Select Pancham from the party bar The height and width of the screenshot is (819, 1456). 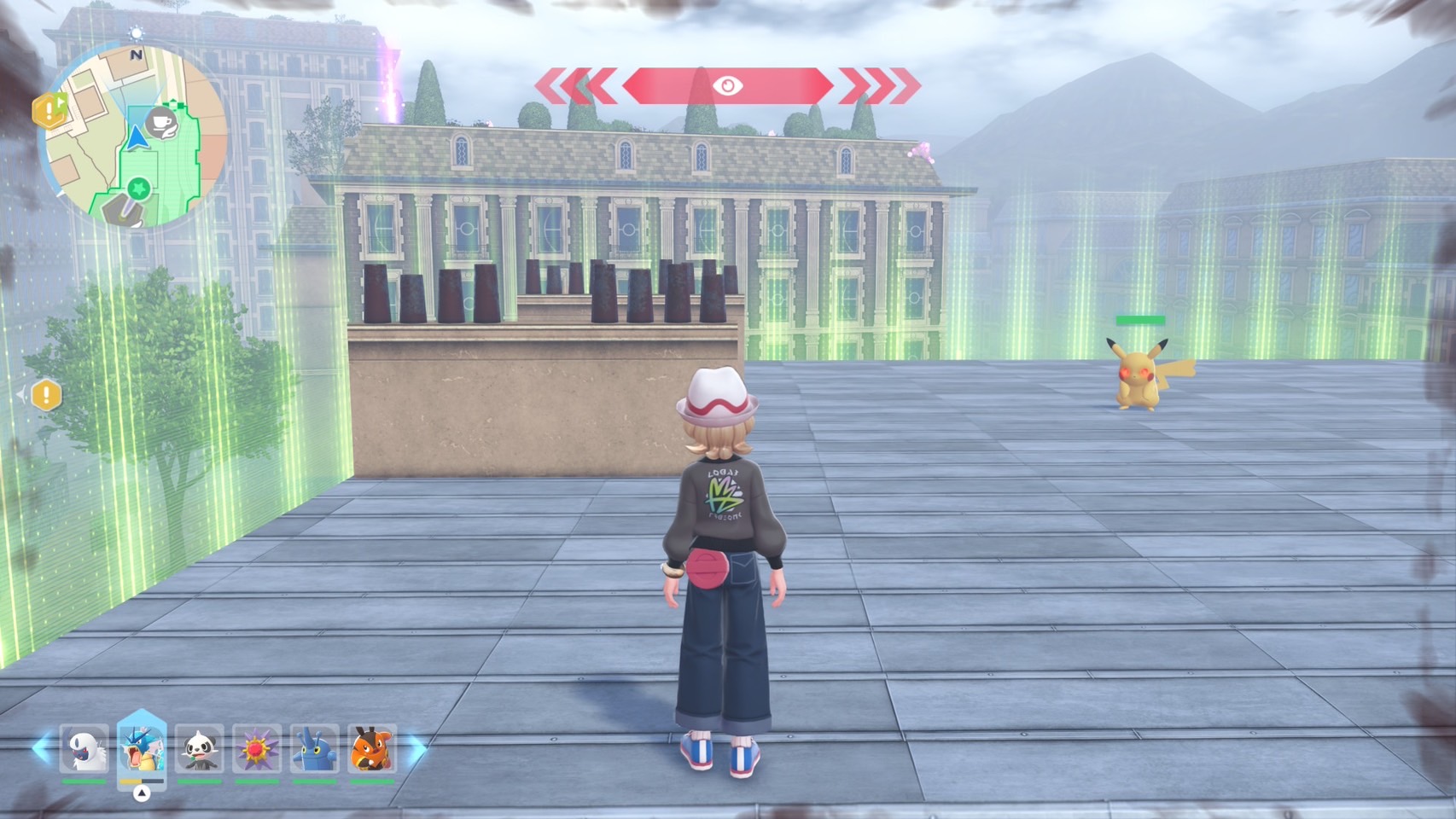[200, 748]
